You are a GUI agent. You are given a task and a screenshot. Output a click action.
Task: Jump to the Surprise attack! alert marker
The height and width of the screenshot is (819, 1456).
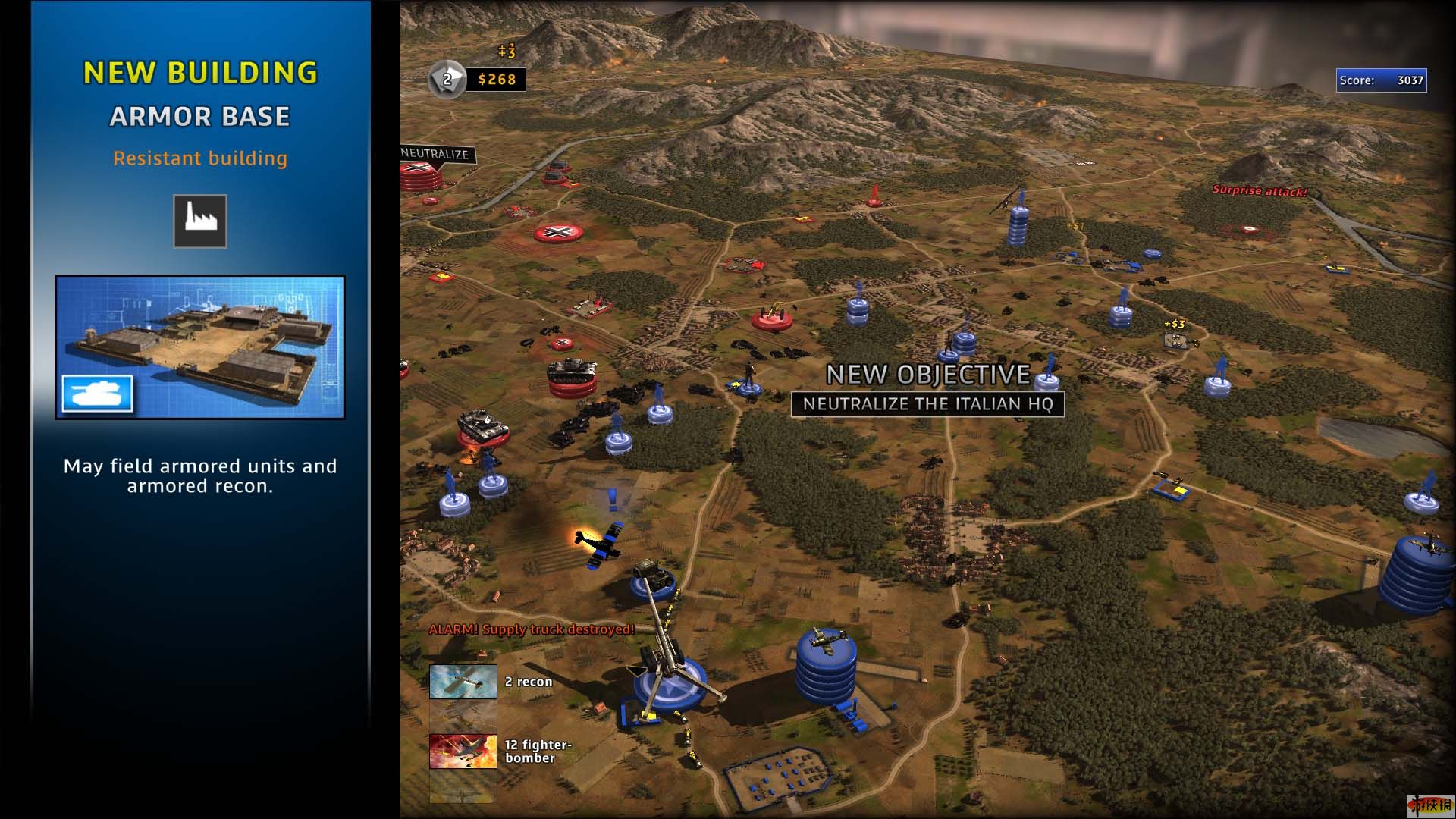coord(1259,190)
